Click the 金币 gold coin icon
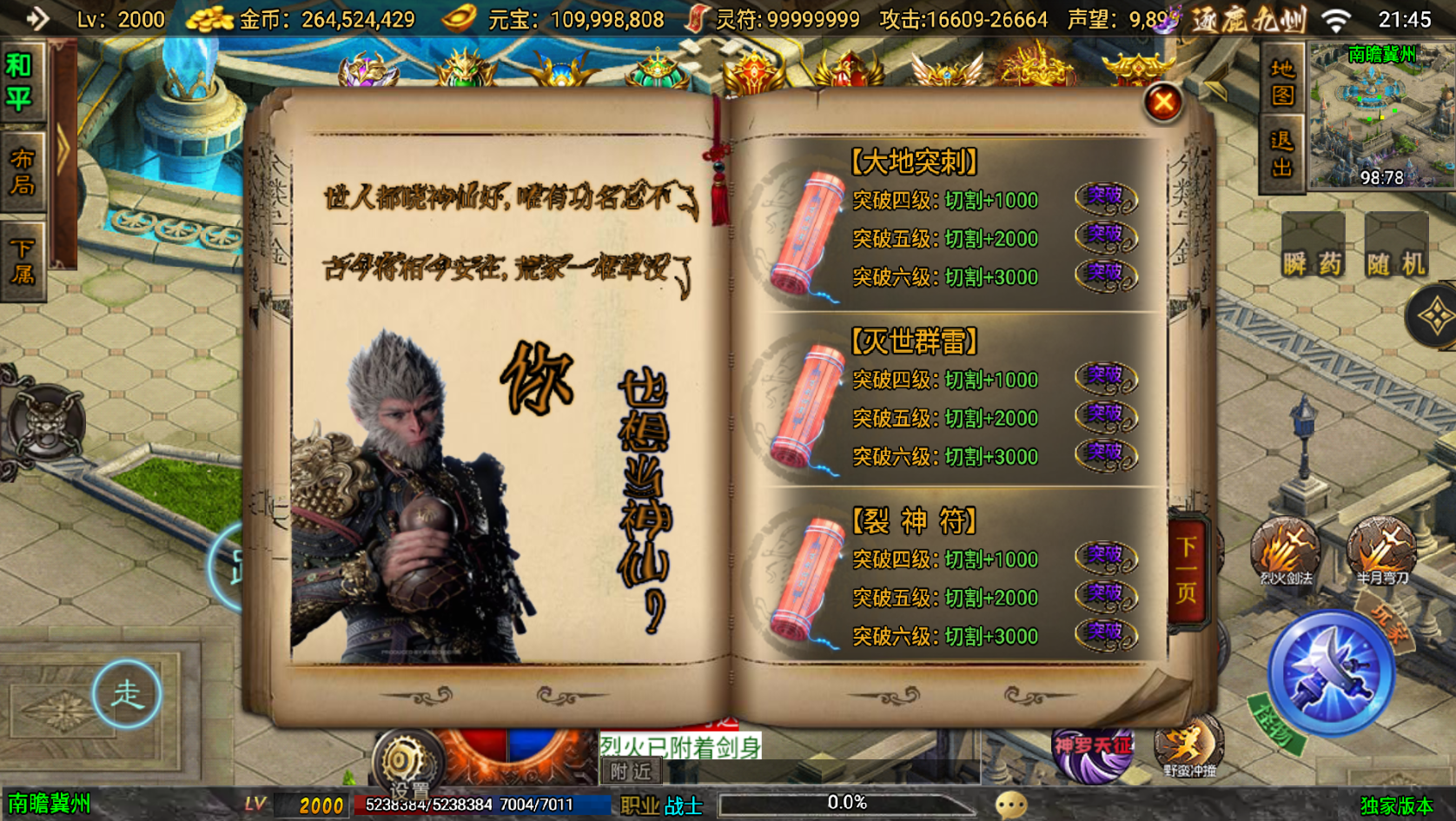The image size is (1456, 821). pos(208,17)
